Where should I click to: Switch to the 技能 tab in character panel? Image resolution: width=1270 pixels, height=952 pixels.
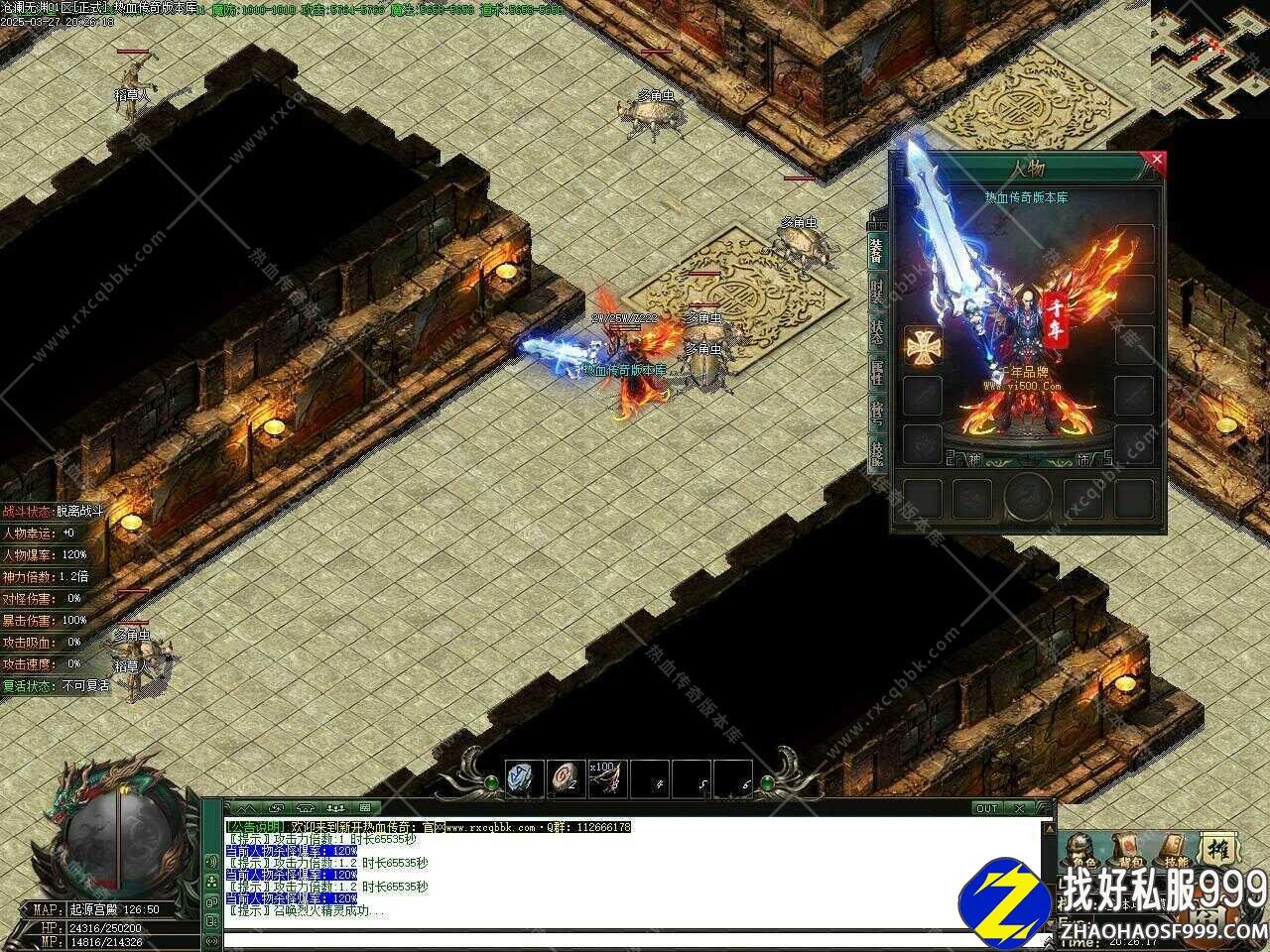[876, 452]
